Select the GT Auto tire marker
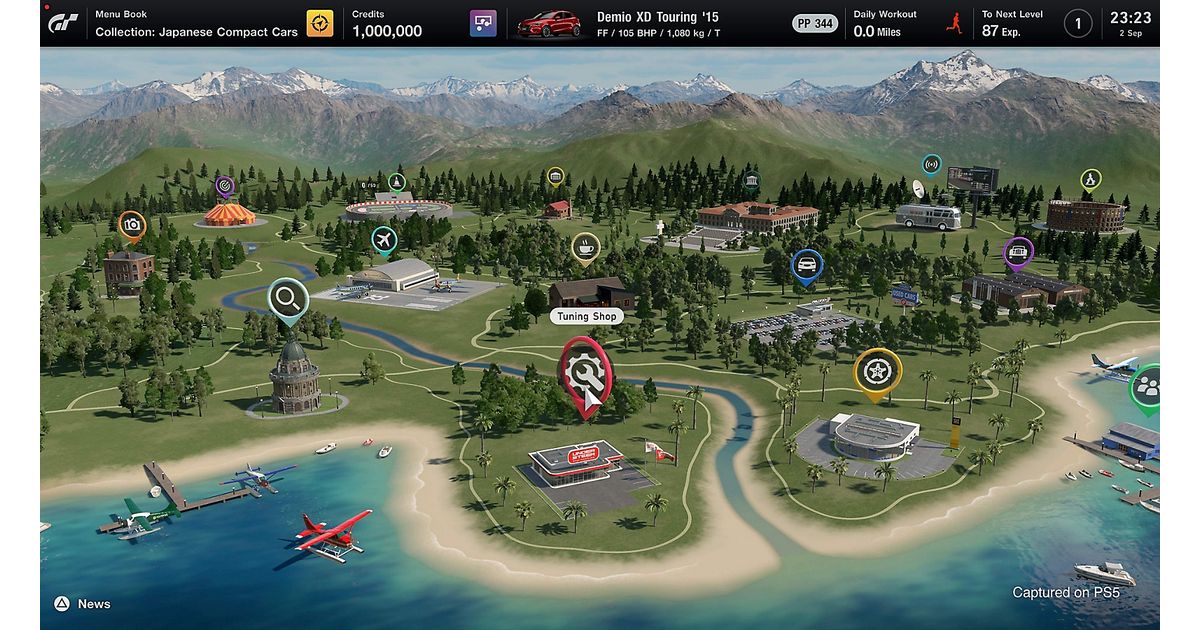The width and height of the screenshot is (1200, 630). pyautogui.click(x=876, y=370)
